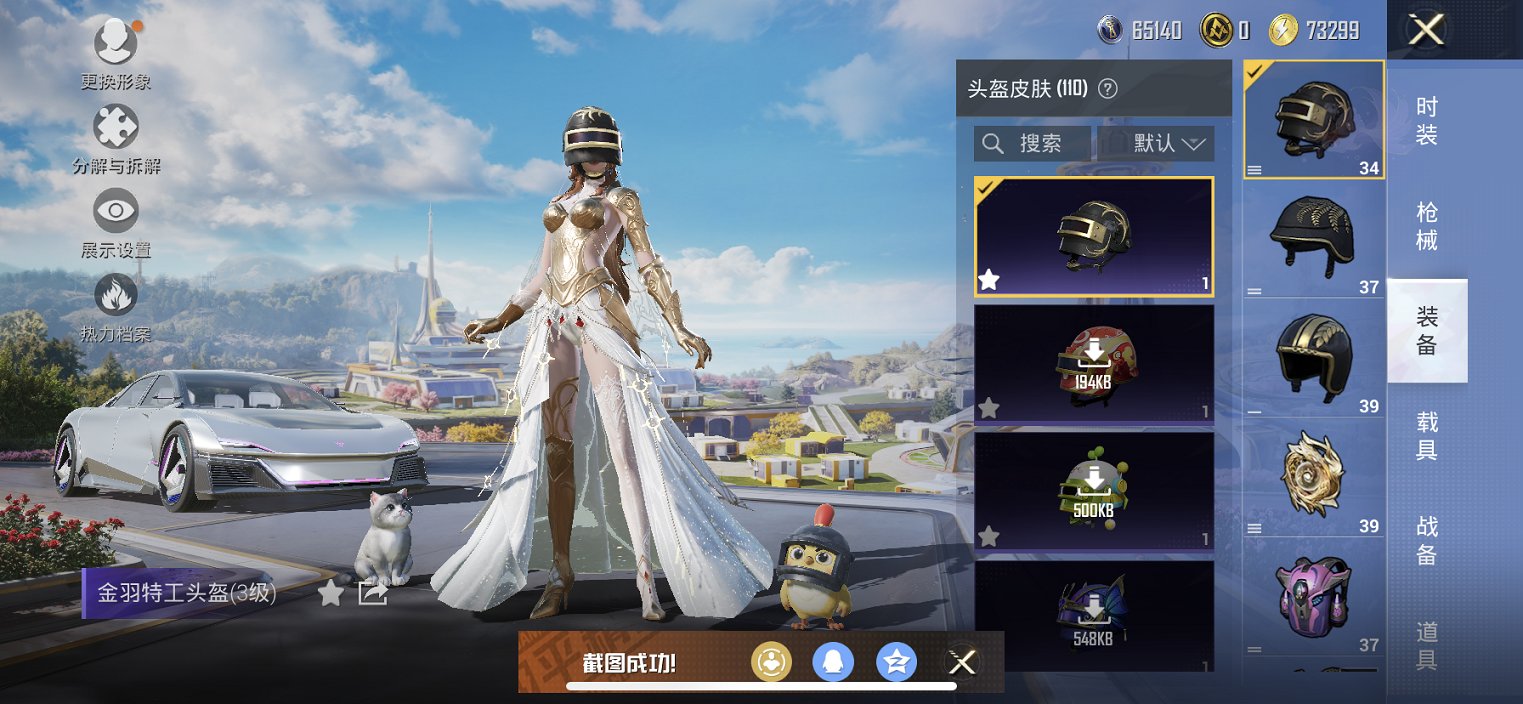Open the 更换形象 avatar change option
The image size is (1523, 704).
click(x=116, y=43)
